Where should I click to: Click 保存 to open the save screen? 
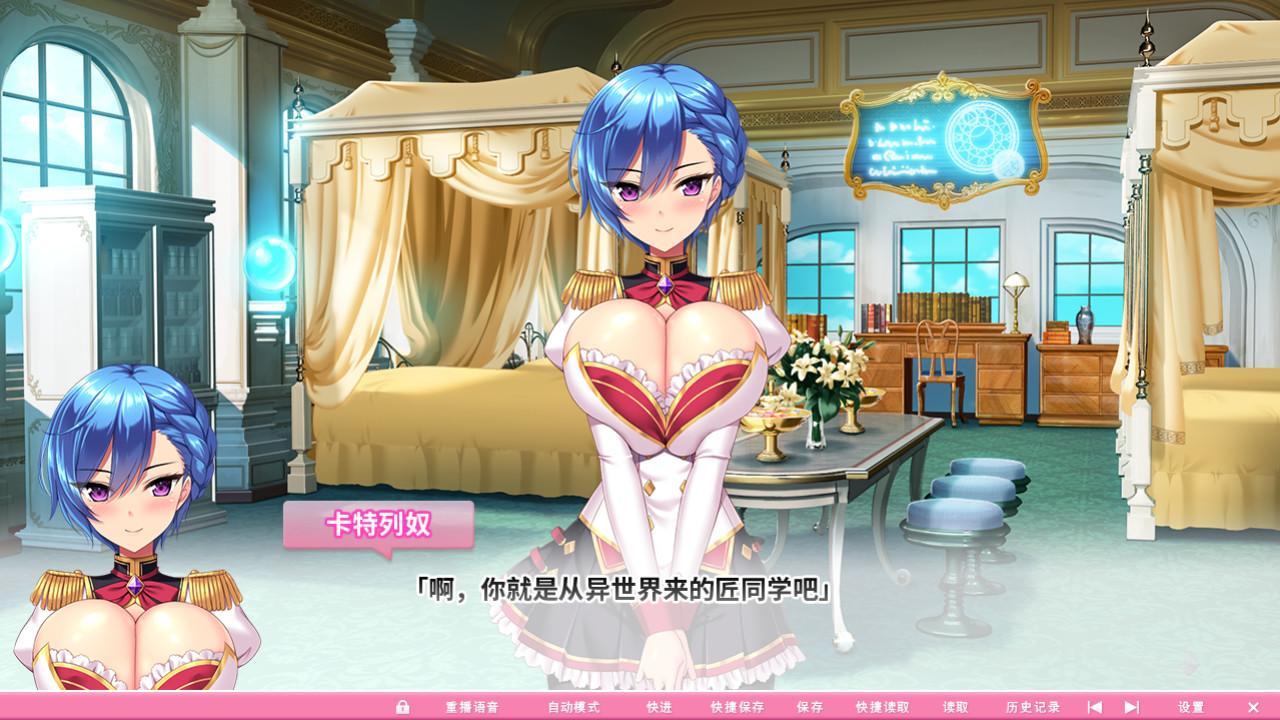point(808,705)
